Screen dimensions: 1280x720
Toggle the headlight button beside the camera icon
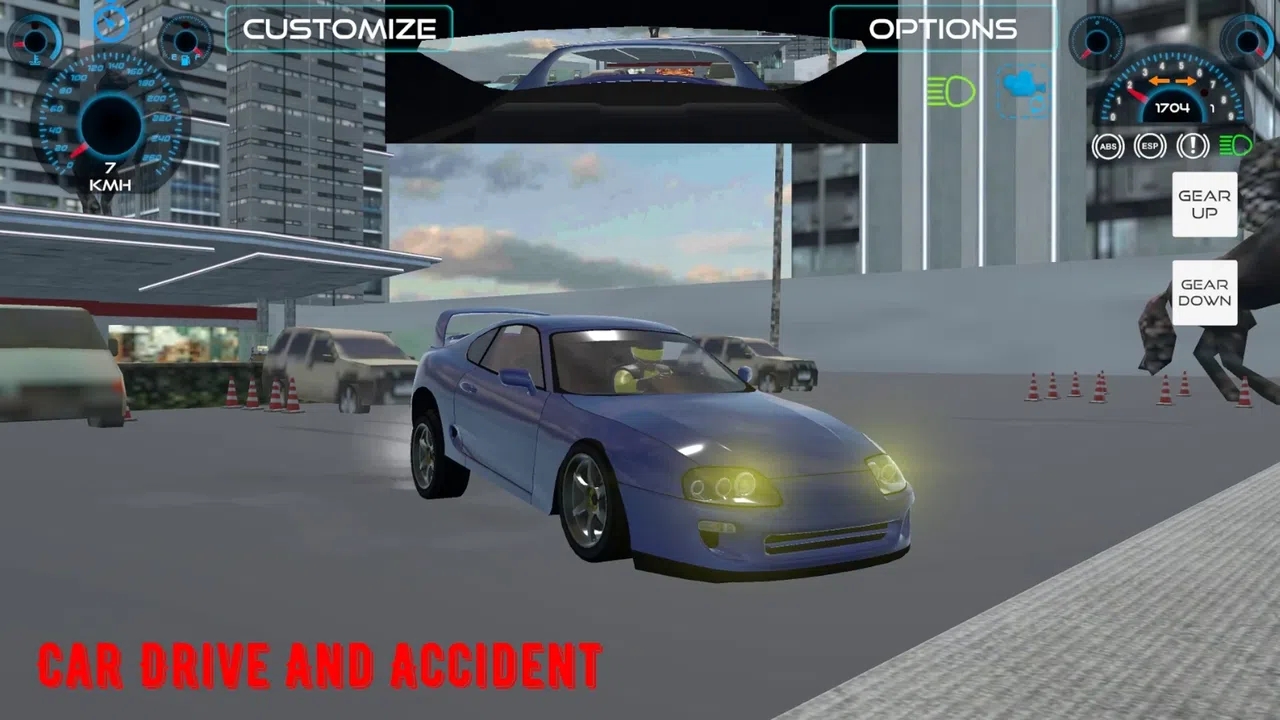[x=951, y=91]
